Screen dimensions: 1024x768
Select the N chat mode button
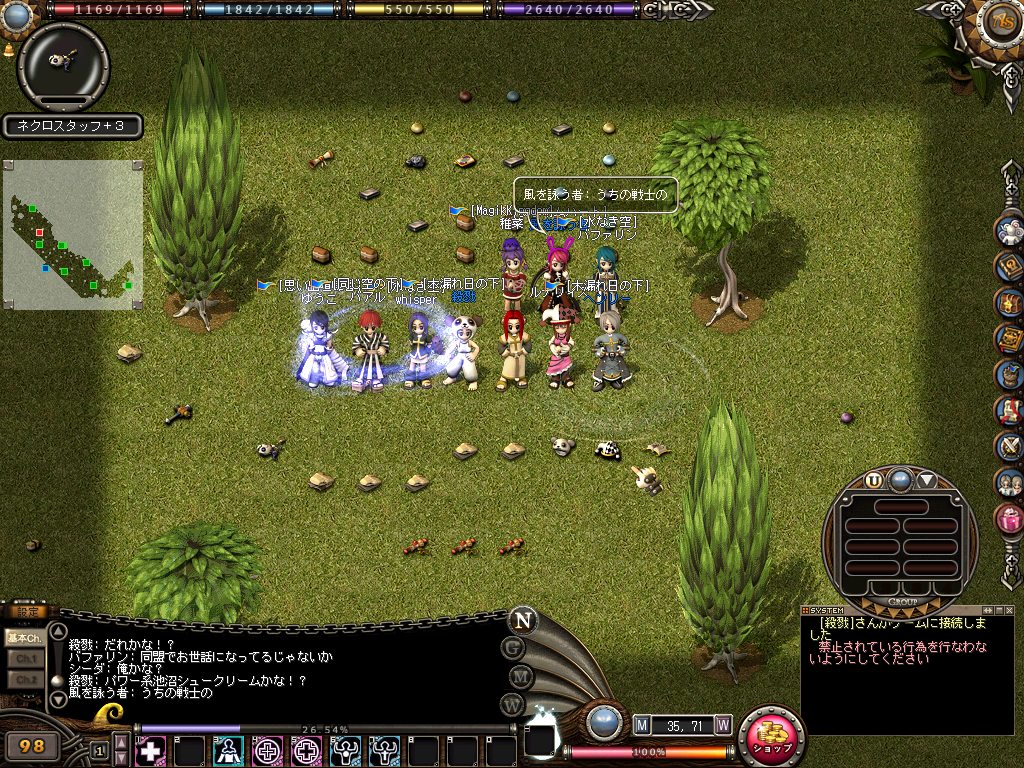tap(521, 620)
